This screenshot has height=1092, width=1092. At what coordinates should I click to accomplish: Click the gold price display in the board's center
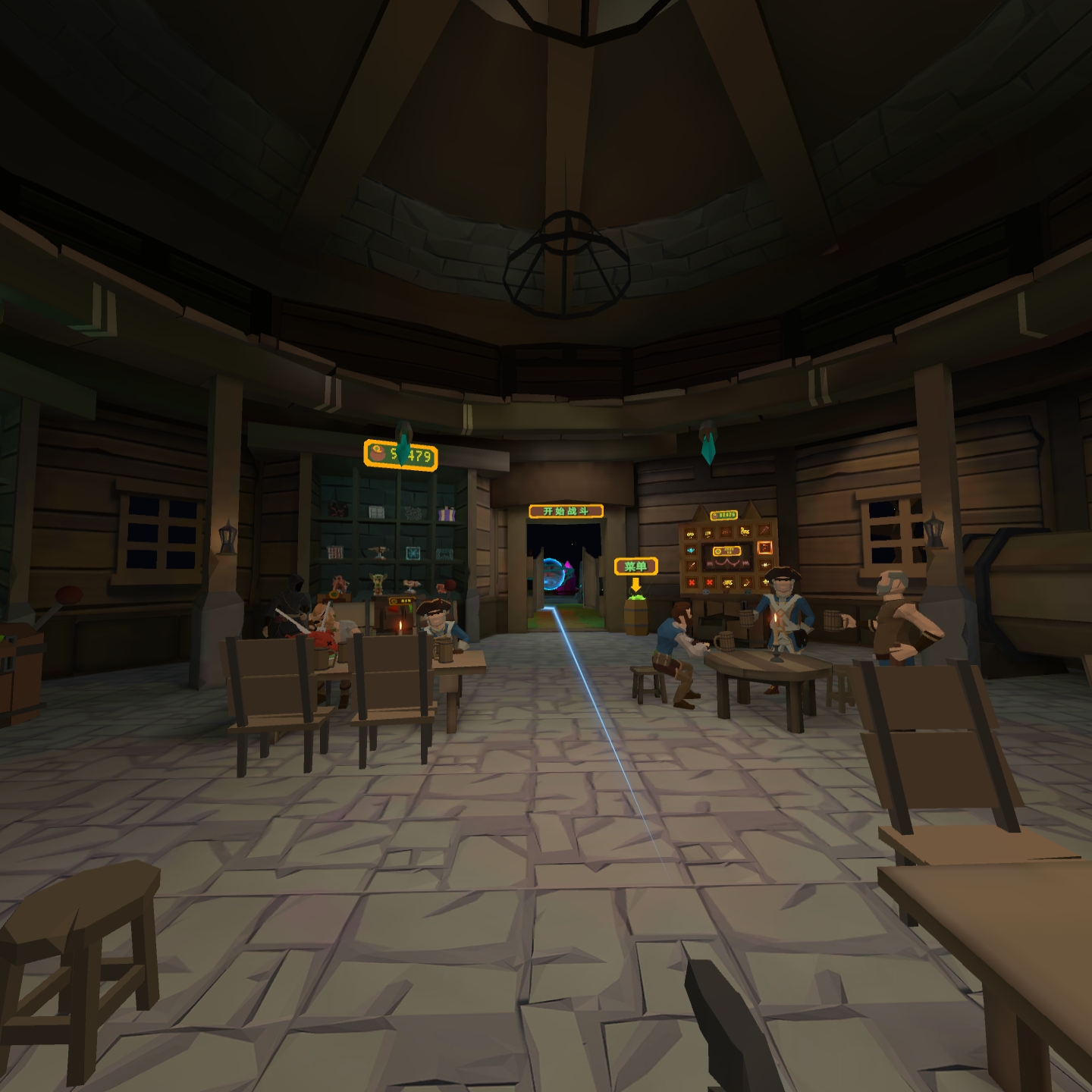[726, 551]
